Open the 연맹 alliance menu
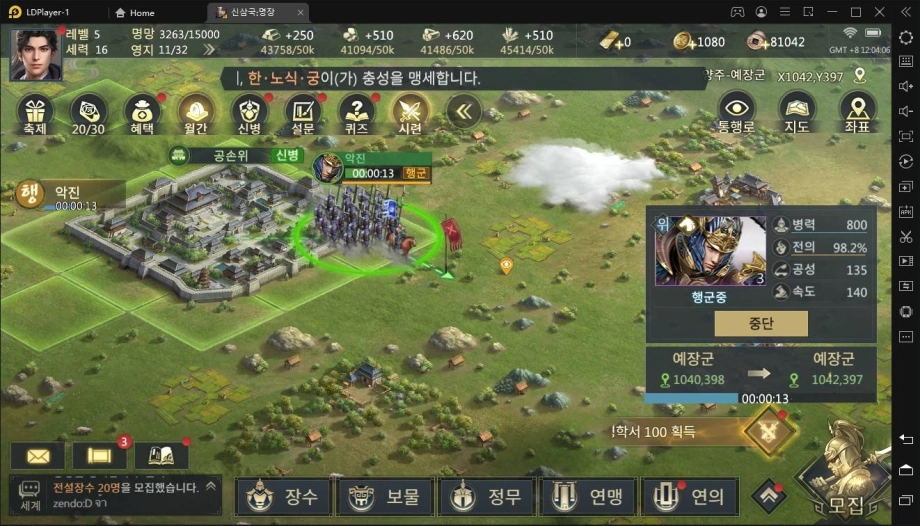 click(x=587, y=496)
